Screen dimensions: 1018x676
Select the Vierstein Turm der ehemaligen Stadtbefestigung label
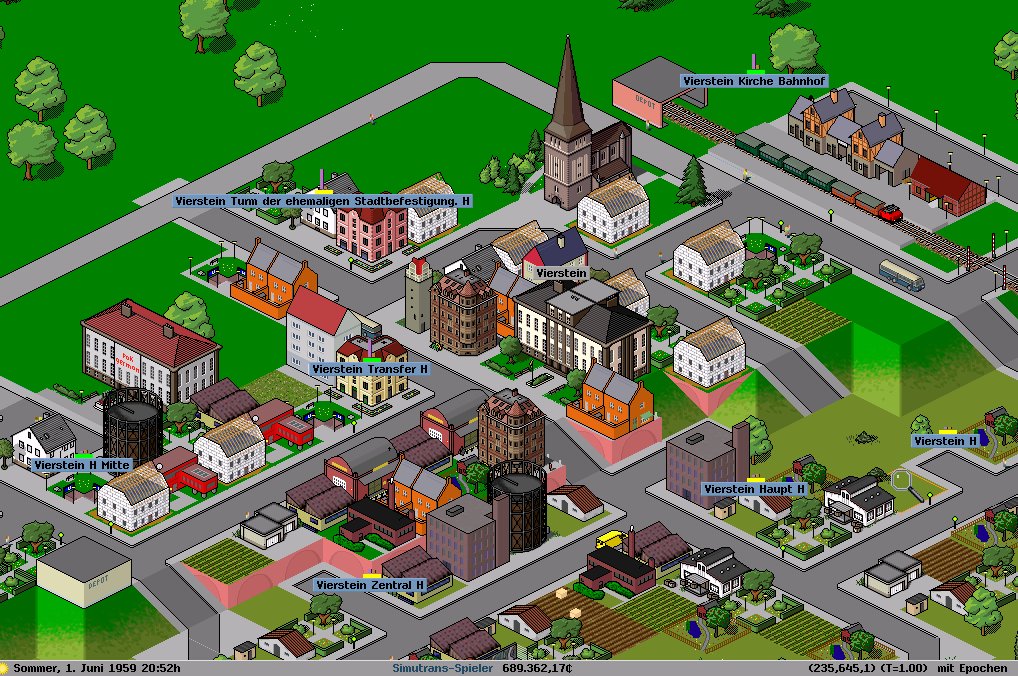(321, 201)
